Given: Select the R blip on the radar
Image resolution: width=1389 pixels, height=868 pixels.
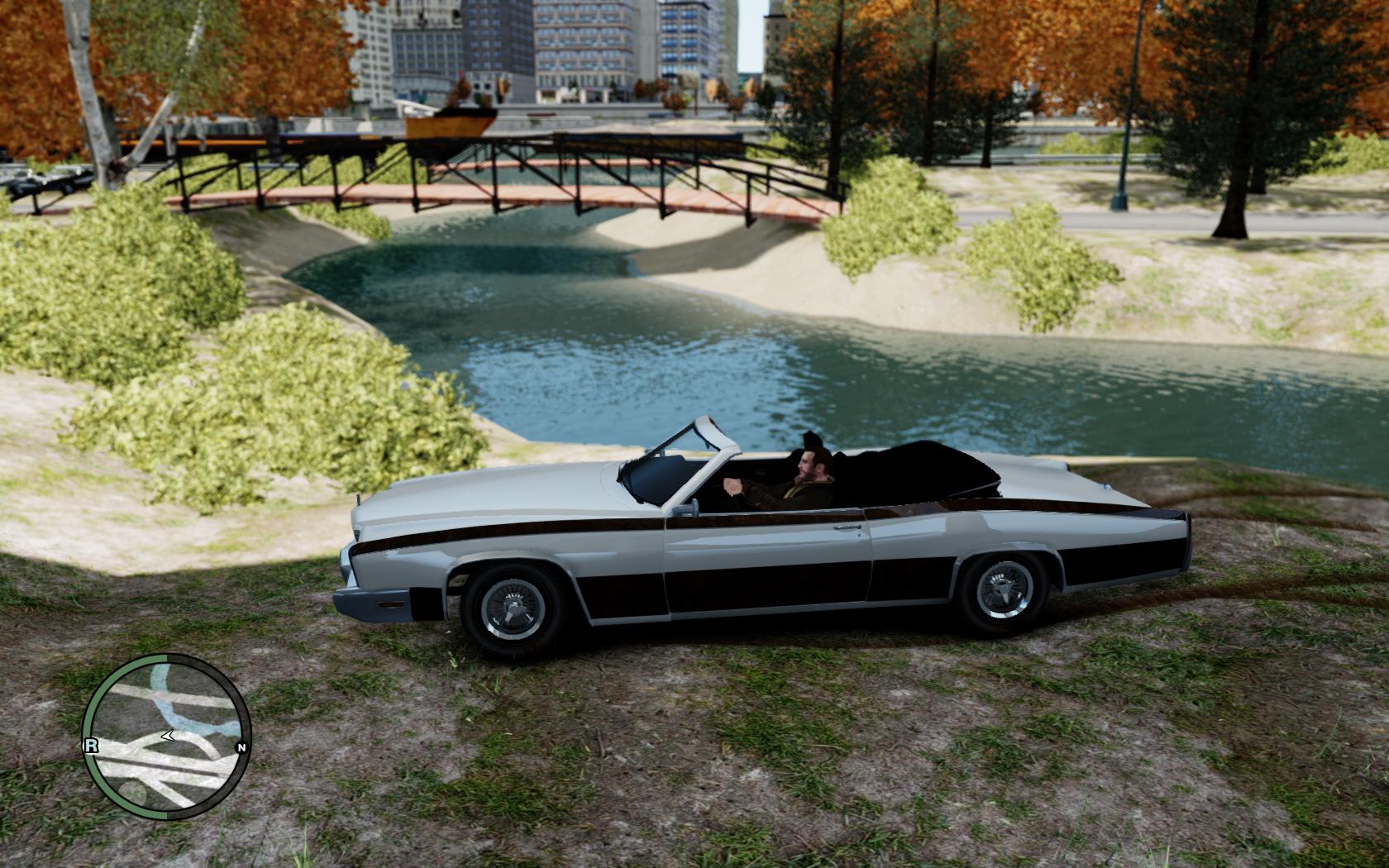Looking at the screenshot, I should pos(91,746).
